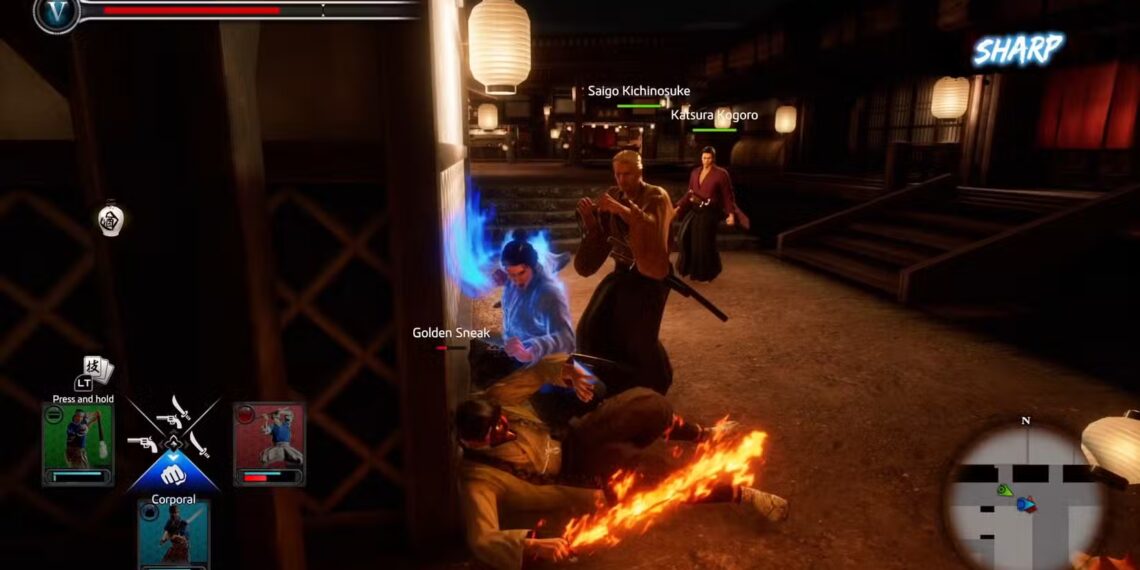Select the red trooper card
This screenshot has width=1140, height=570.
pyautogui.click(x=269, y=444)
